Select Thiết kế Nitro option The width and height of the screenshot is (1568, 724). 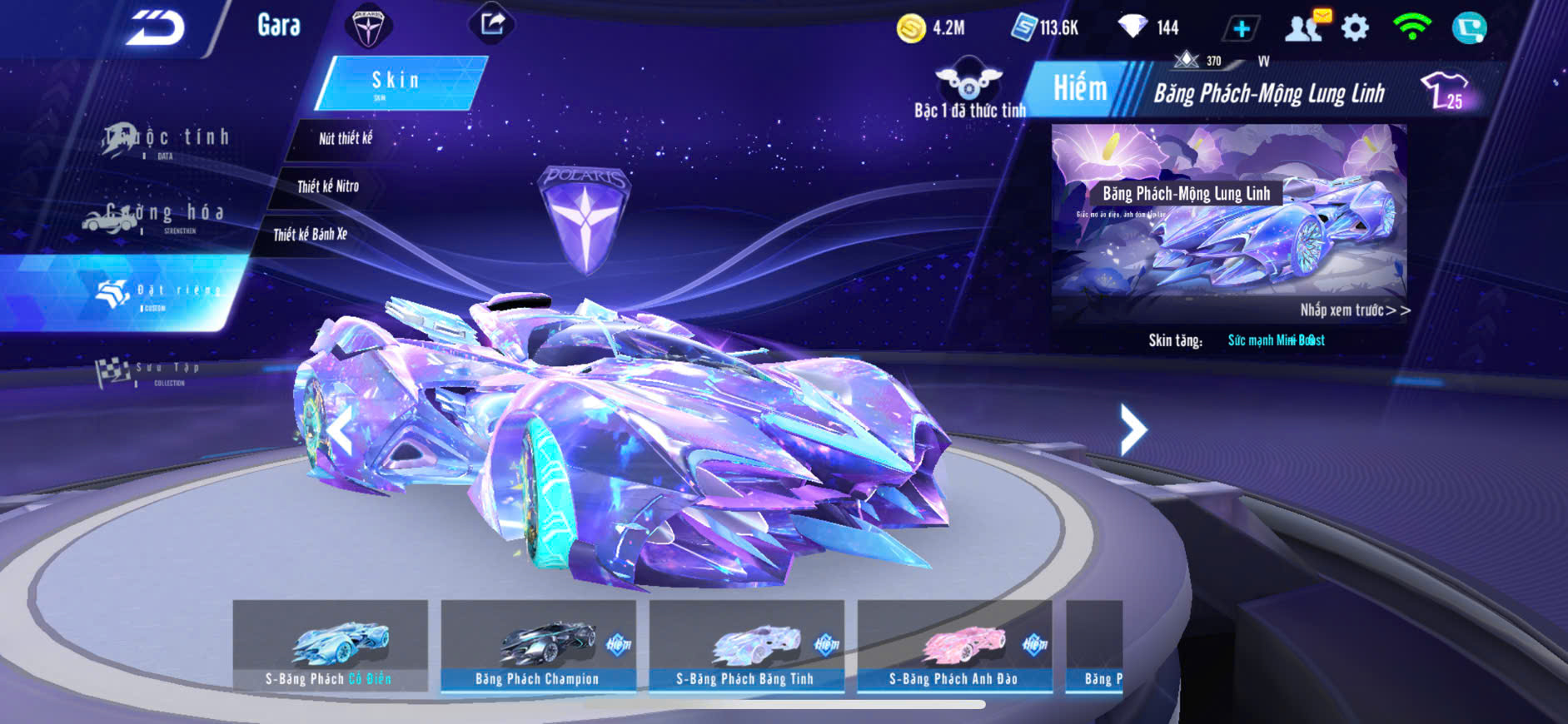coord(327,186)
